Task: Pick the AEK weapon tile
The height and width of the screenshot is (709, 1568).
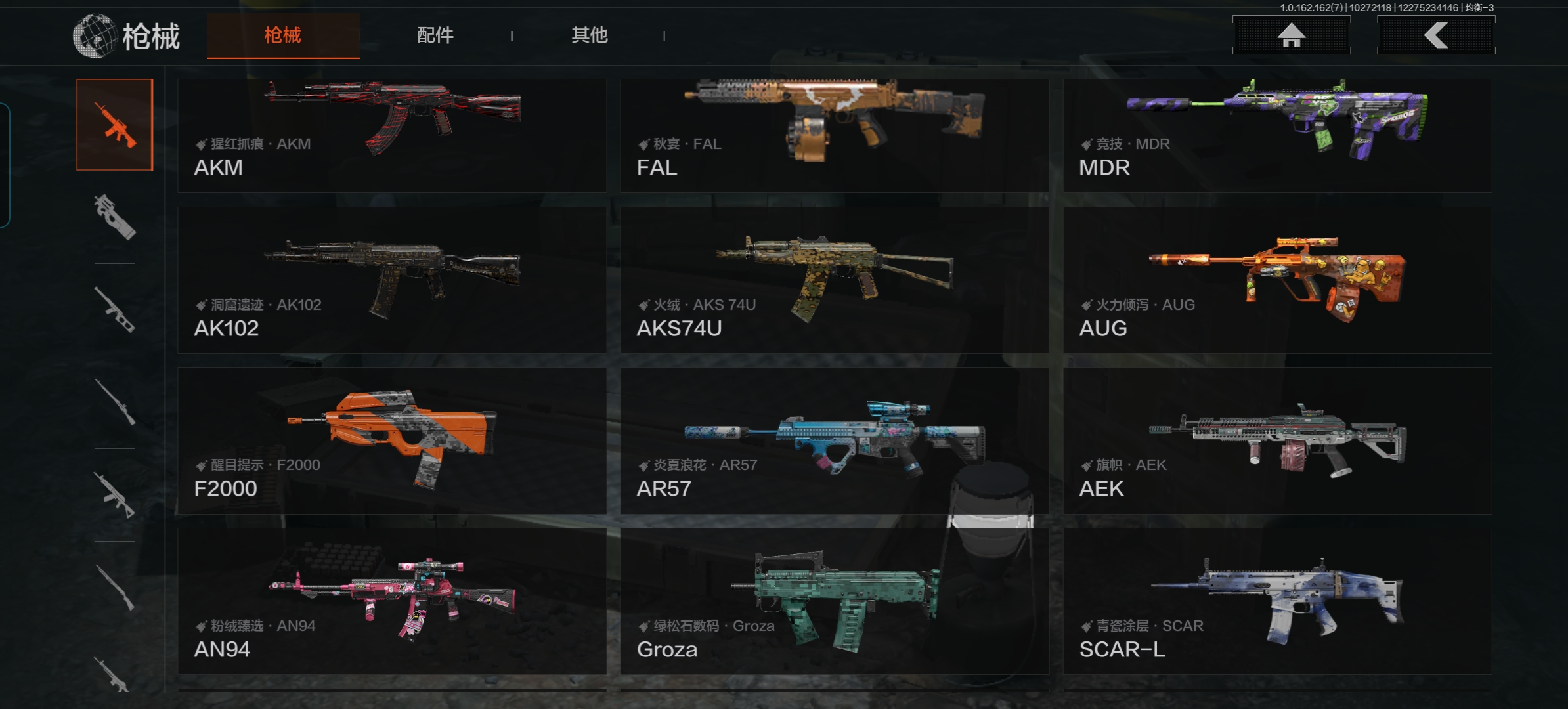Action: pos(1277,440)
